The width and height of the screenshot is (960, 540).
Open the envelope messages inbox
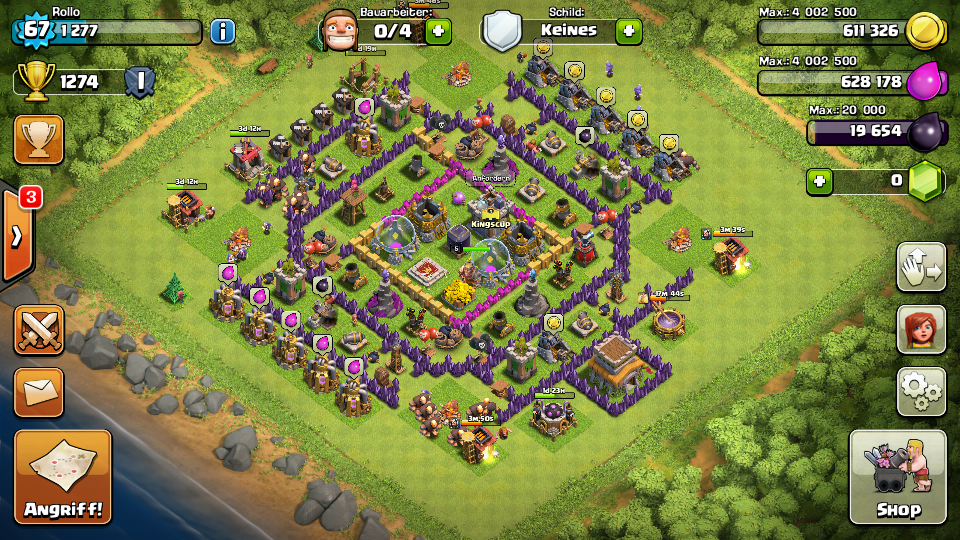click(x=39, y=392)
